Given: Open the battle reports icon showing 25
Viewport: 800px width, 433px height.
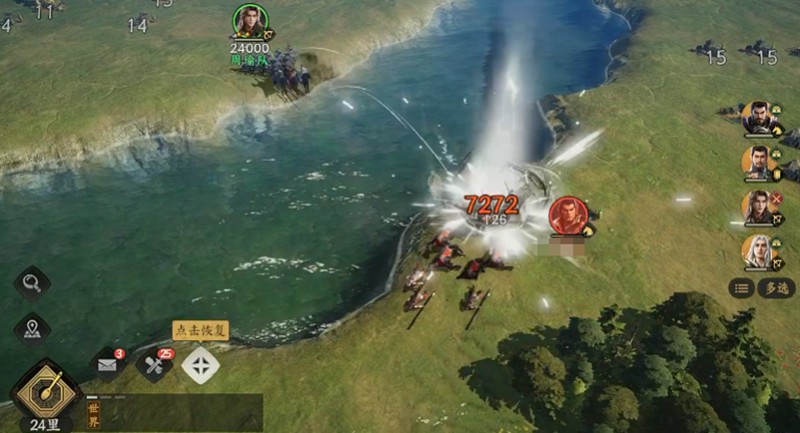Looking at the screenshot, I should [154, 365].
